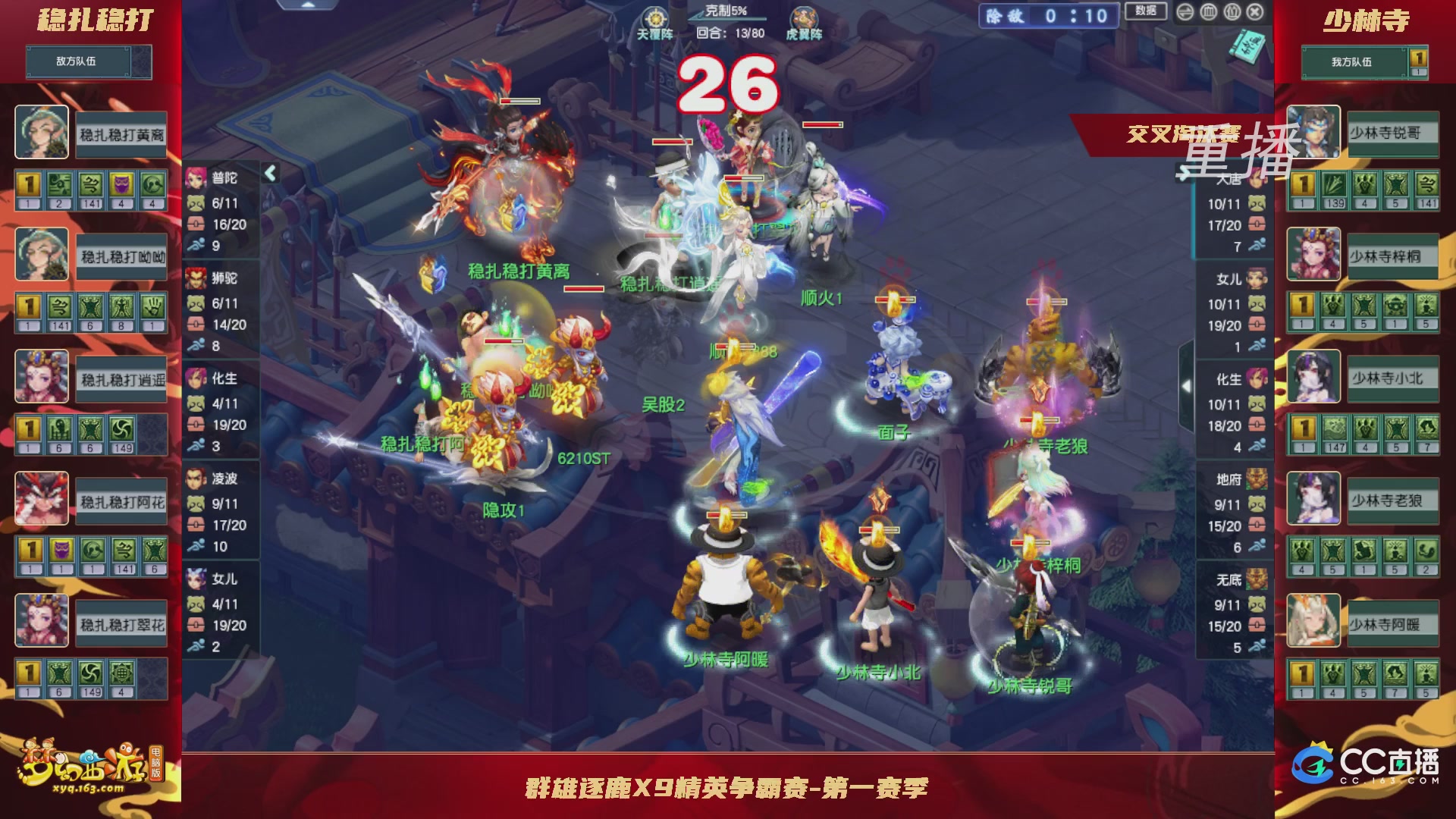Collapse the enemy stats list using the left chevron
The height and width of the screenshot is (819, 1456).
pos(270,173)
